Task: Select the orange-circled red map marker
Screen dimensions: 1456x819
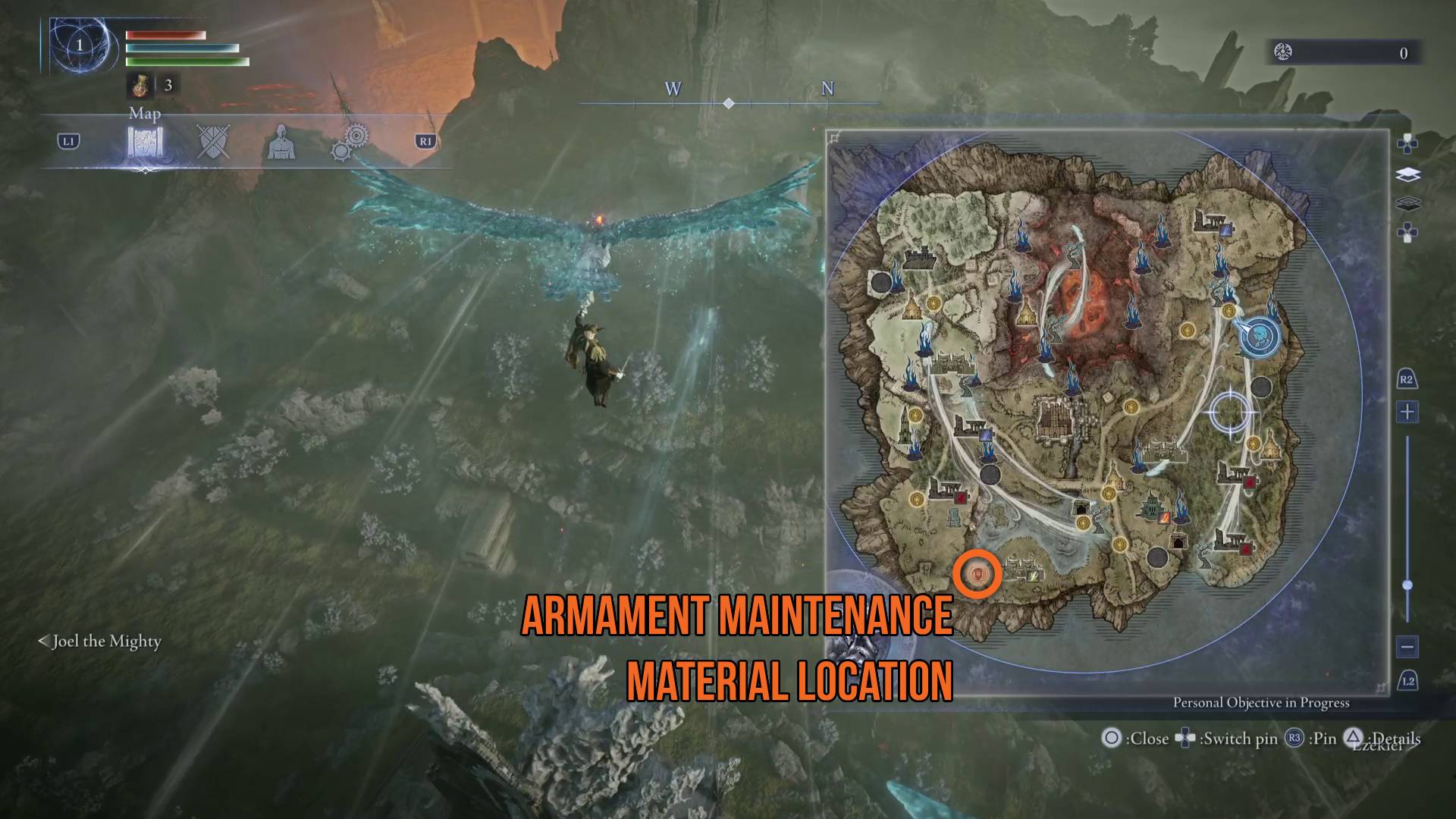Action: point(977,575)
